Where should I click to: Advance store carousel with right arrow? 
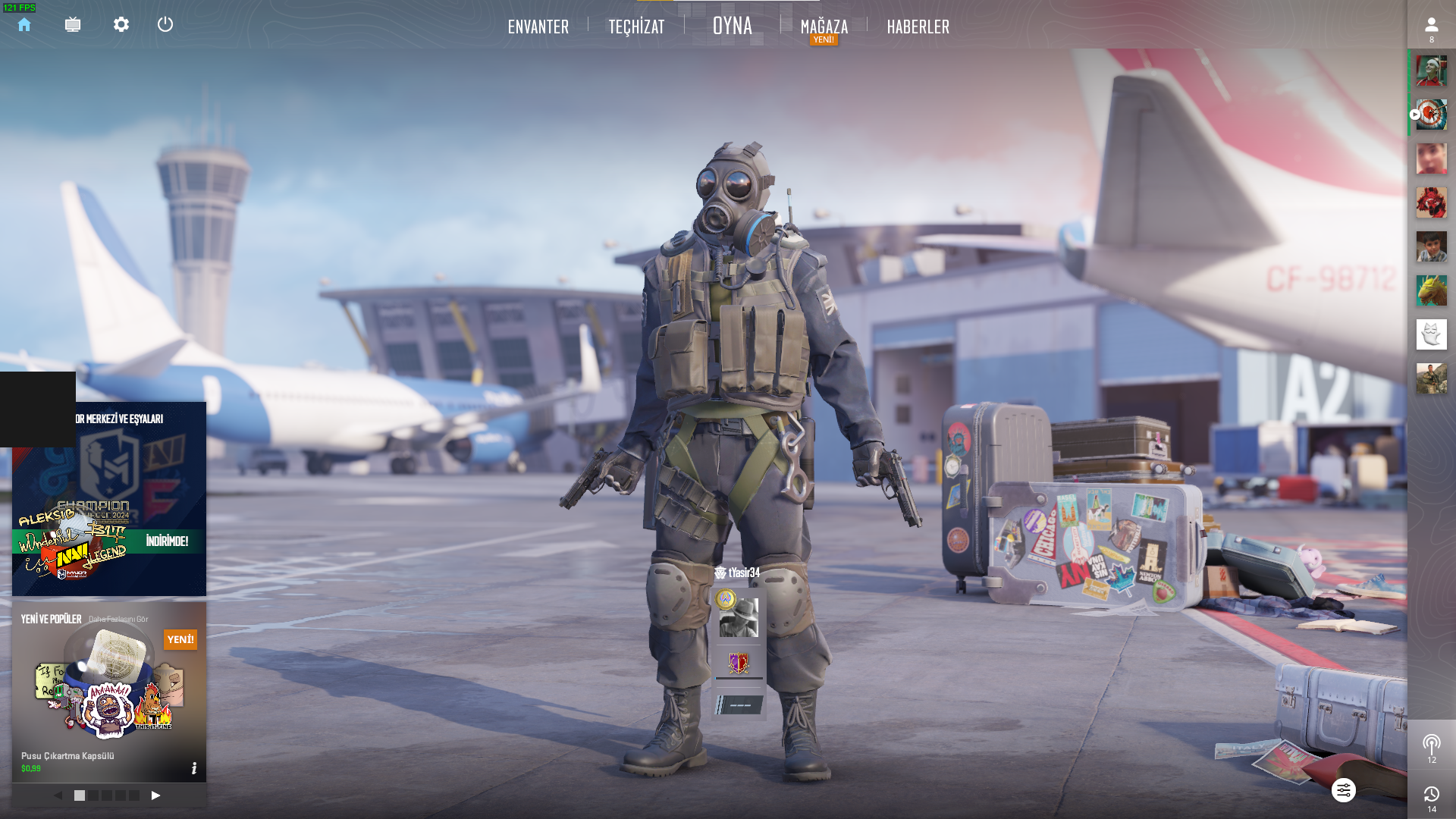155,795
